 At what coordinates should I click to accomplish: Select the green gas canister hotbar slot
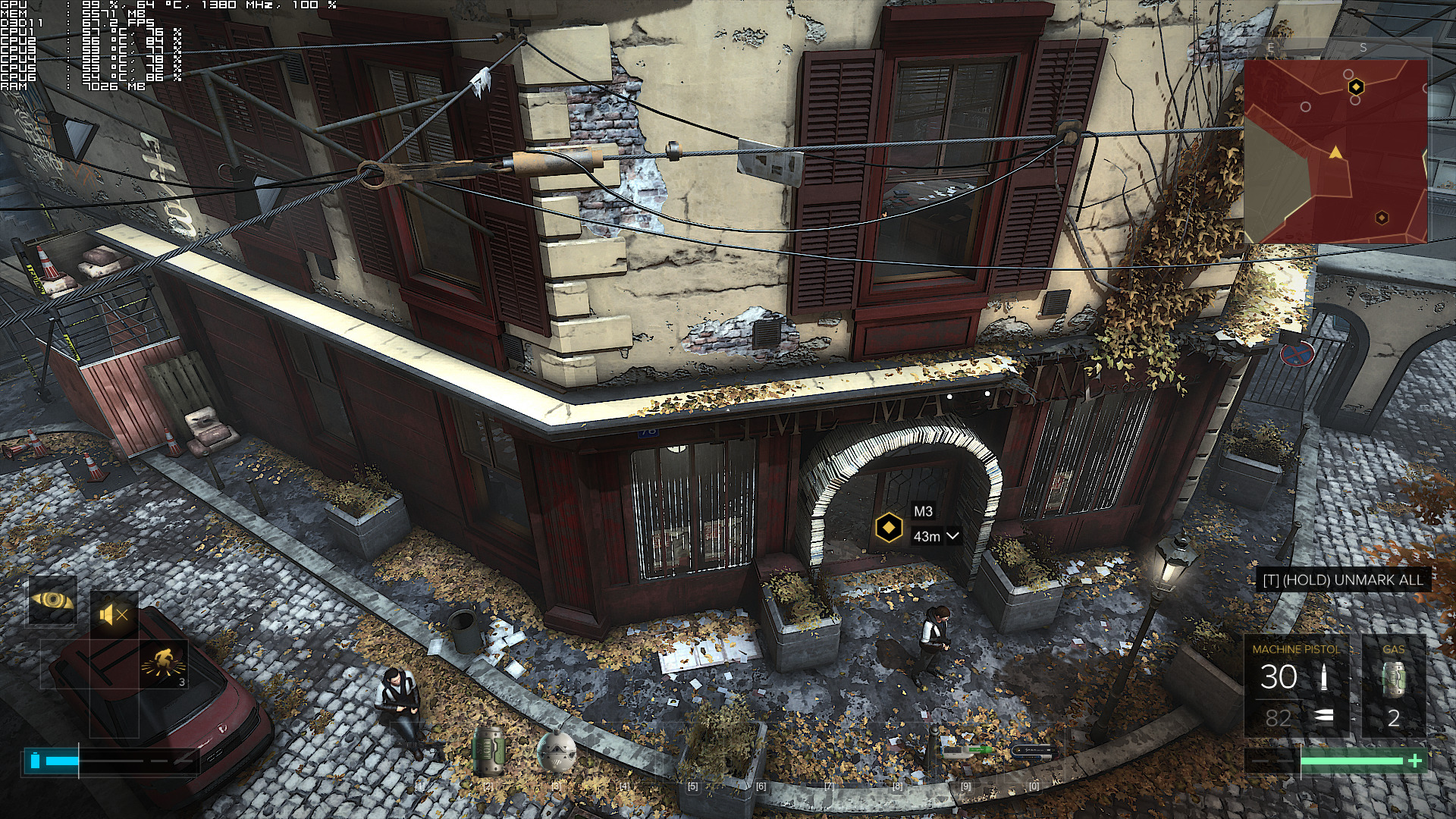point(488,751)
